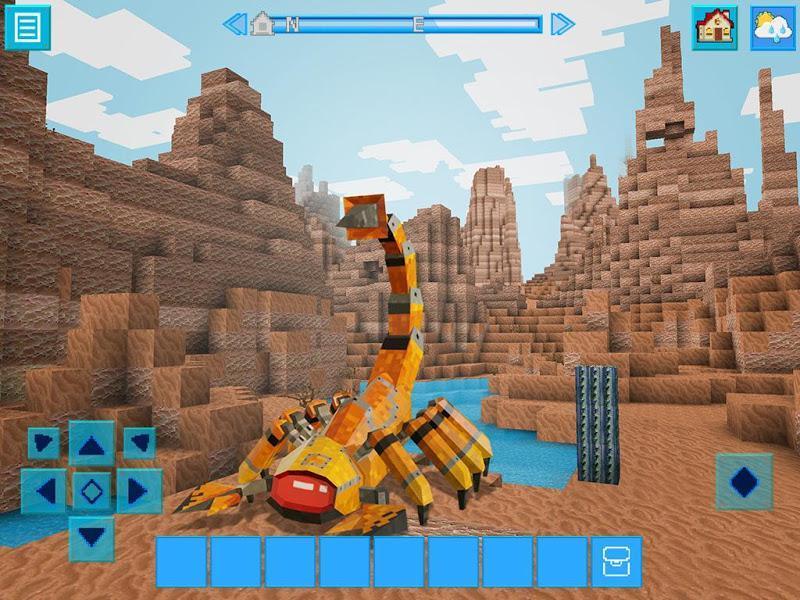Jump using the diamond action button
The width and height of the screenshot is (800, 600).
click(744, 481)
